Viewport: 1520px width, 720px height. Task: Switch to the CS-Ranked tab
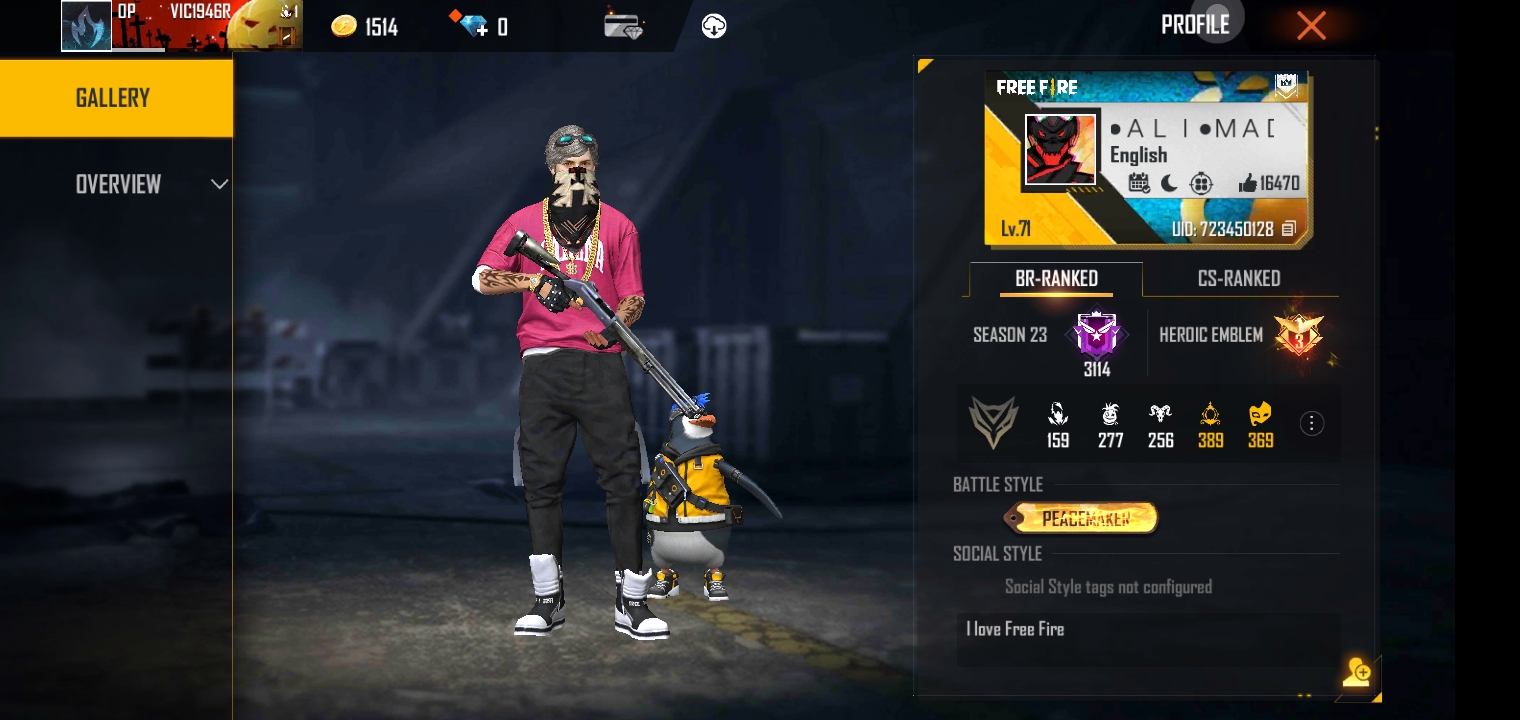tap(1238, 279)
